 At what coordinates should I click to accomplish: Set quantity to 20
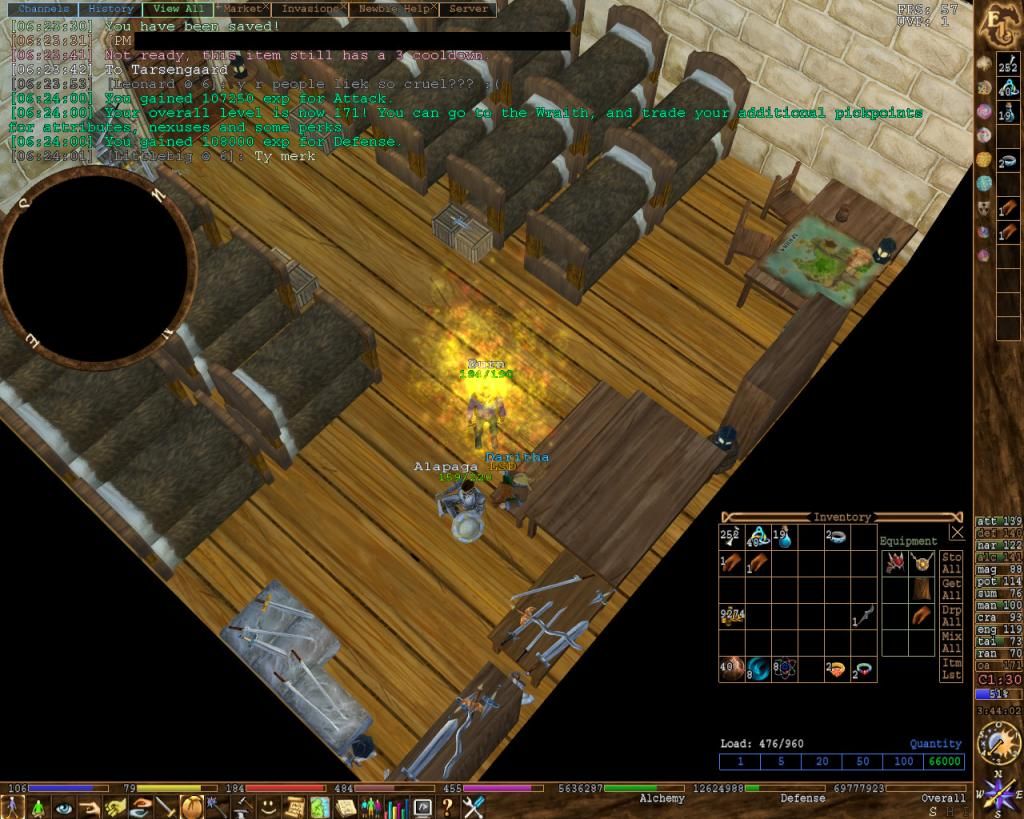point(820,762)
